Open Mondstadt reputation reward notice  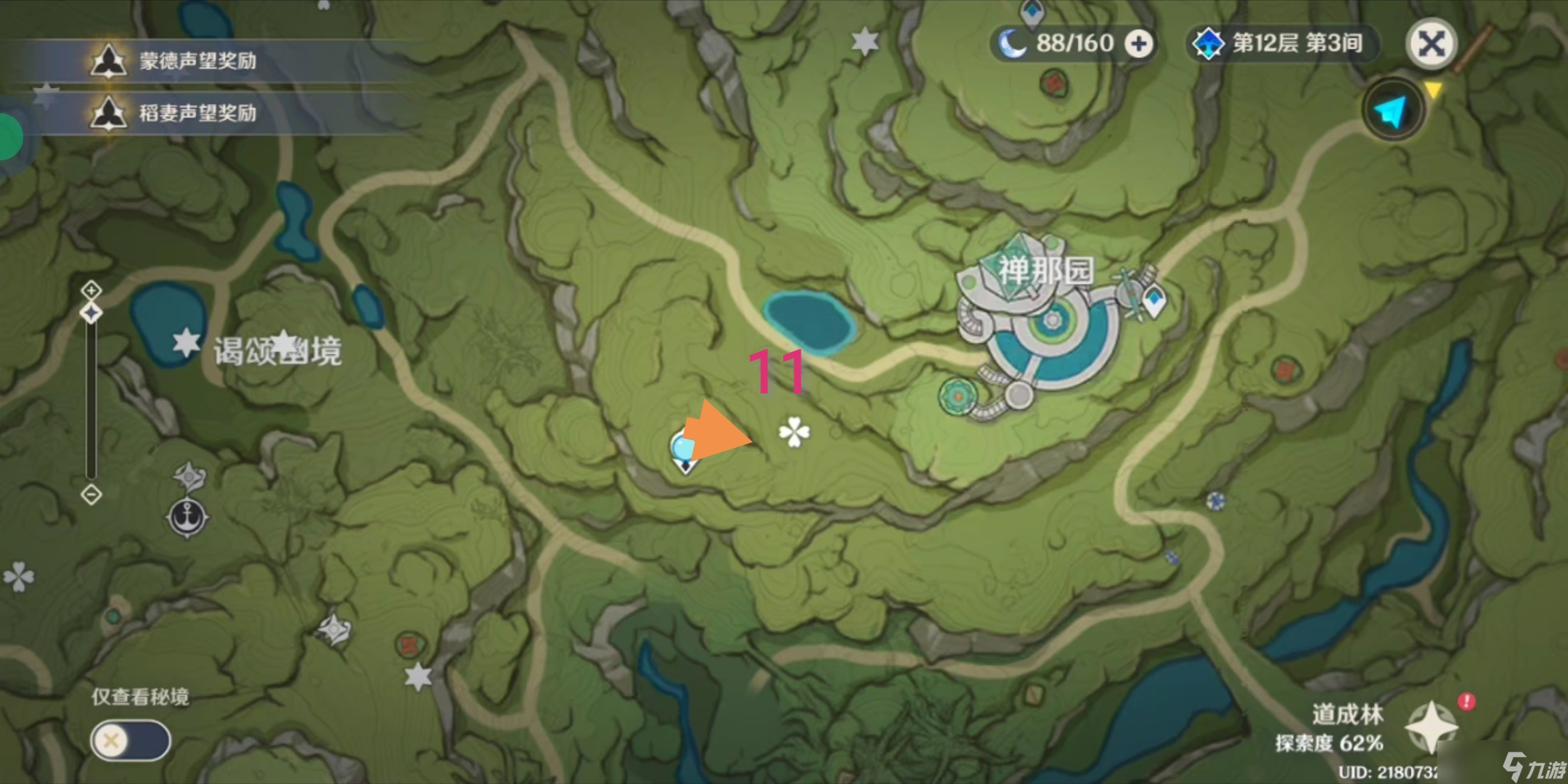(x=196, y=61)
